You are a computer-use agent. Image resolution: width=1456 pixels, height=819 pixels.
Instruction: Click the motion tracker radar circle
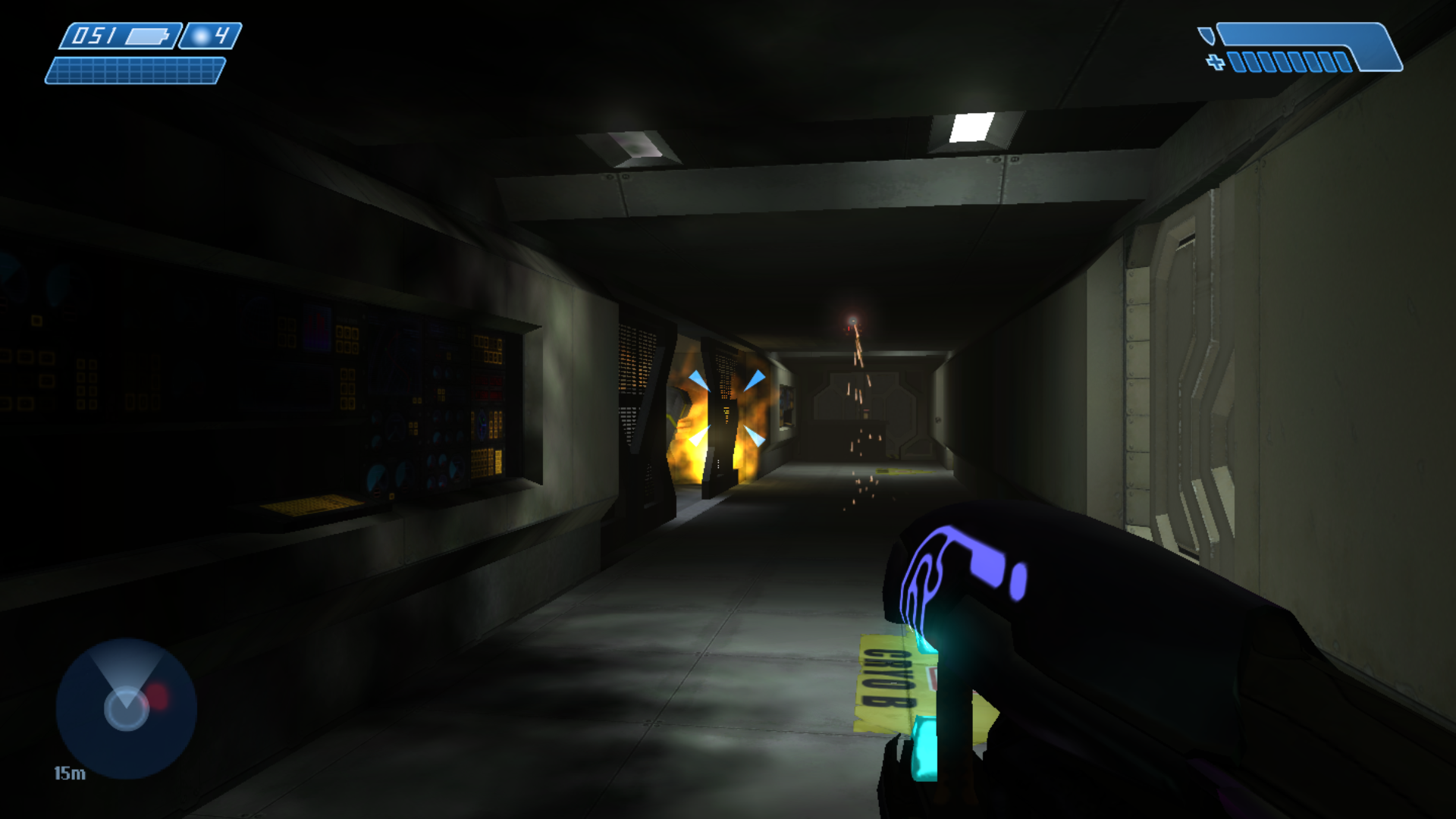125,709
